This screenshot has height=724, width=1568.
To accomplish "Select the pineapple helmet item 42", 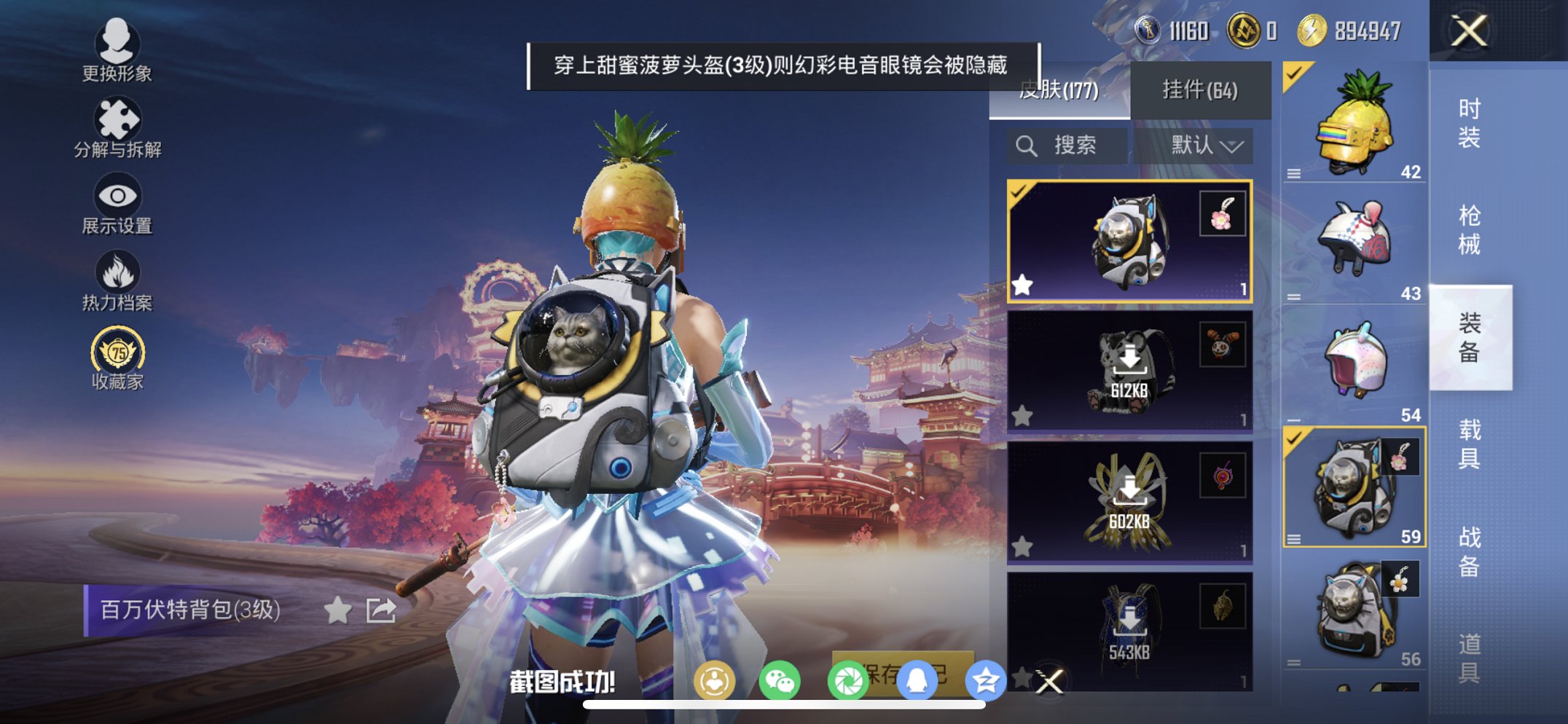I will pyautogui.click(x=1355, y=126).
